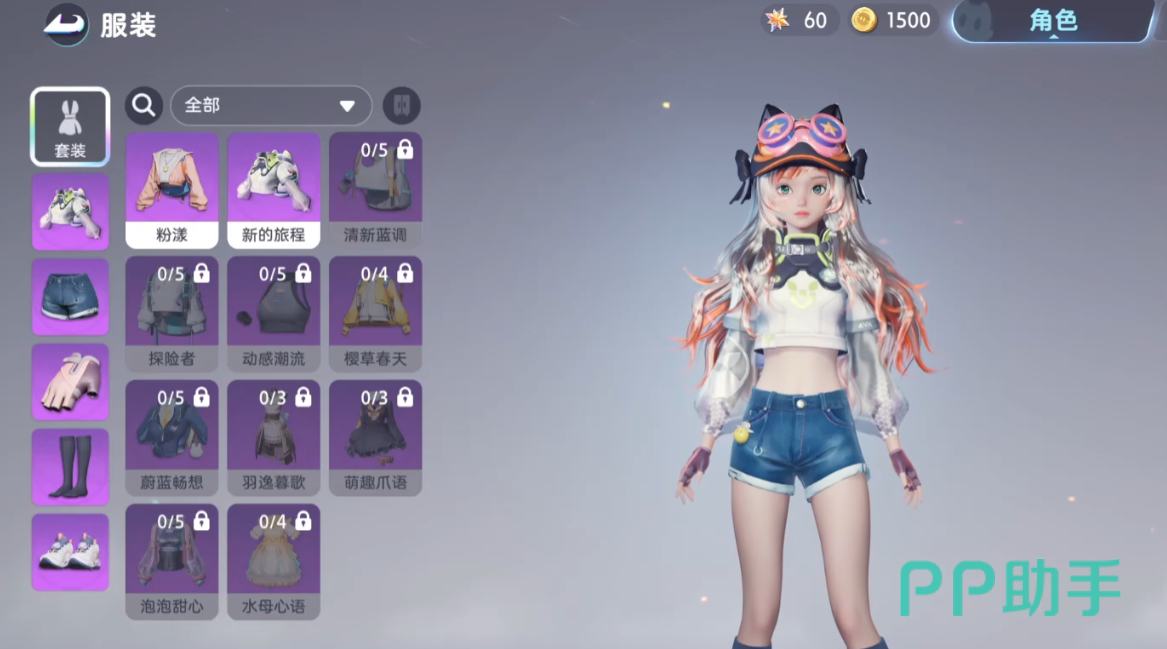The image size is (1167, 649).
Task: Open the locked 樱草春天 outfit
Action: pos(375,314)
